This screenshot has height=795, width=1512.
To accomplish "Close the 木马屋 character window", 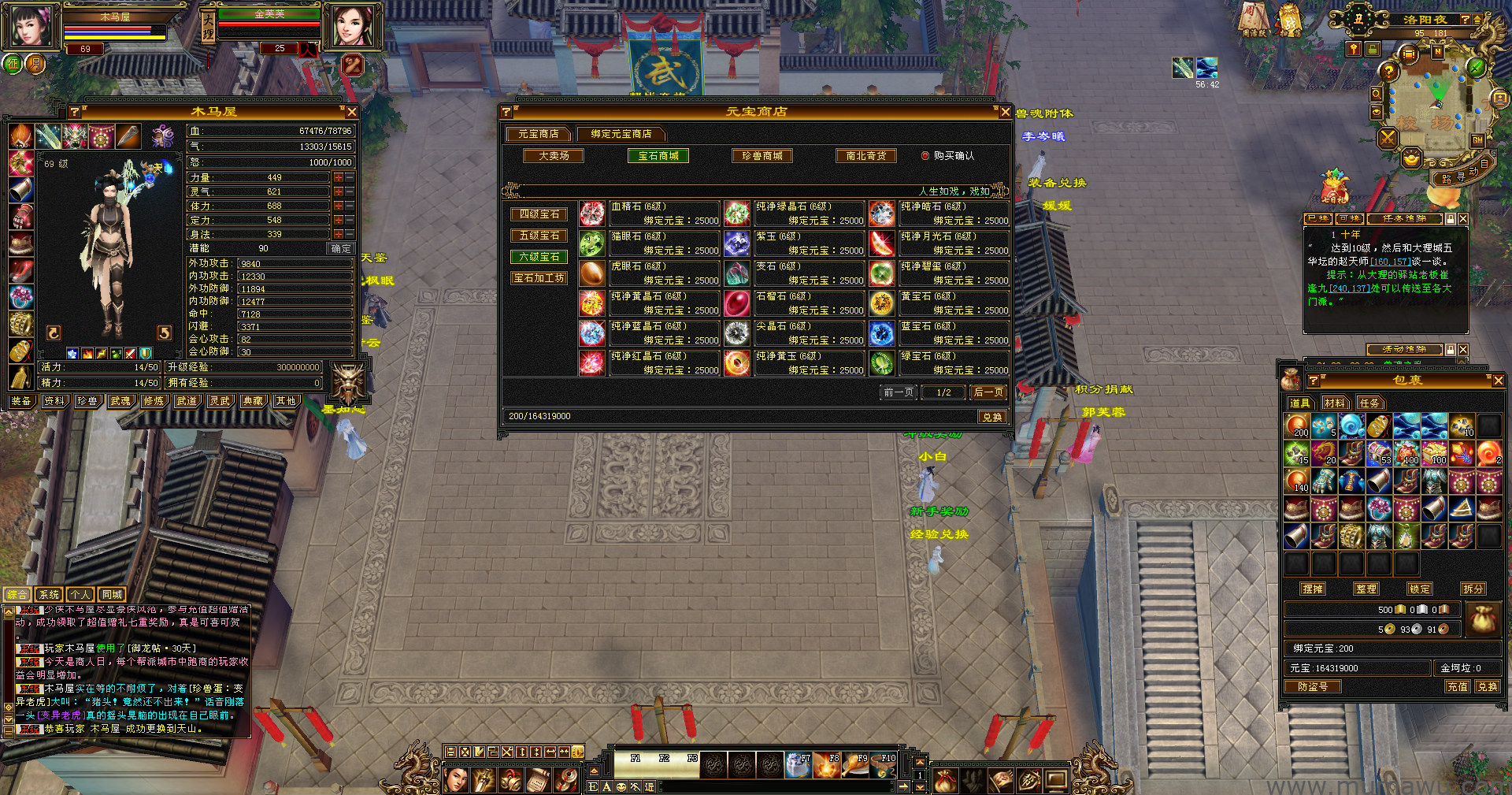I will click(352, 113).
